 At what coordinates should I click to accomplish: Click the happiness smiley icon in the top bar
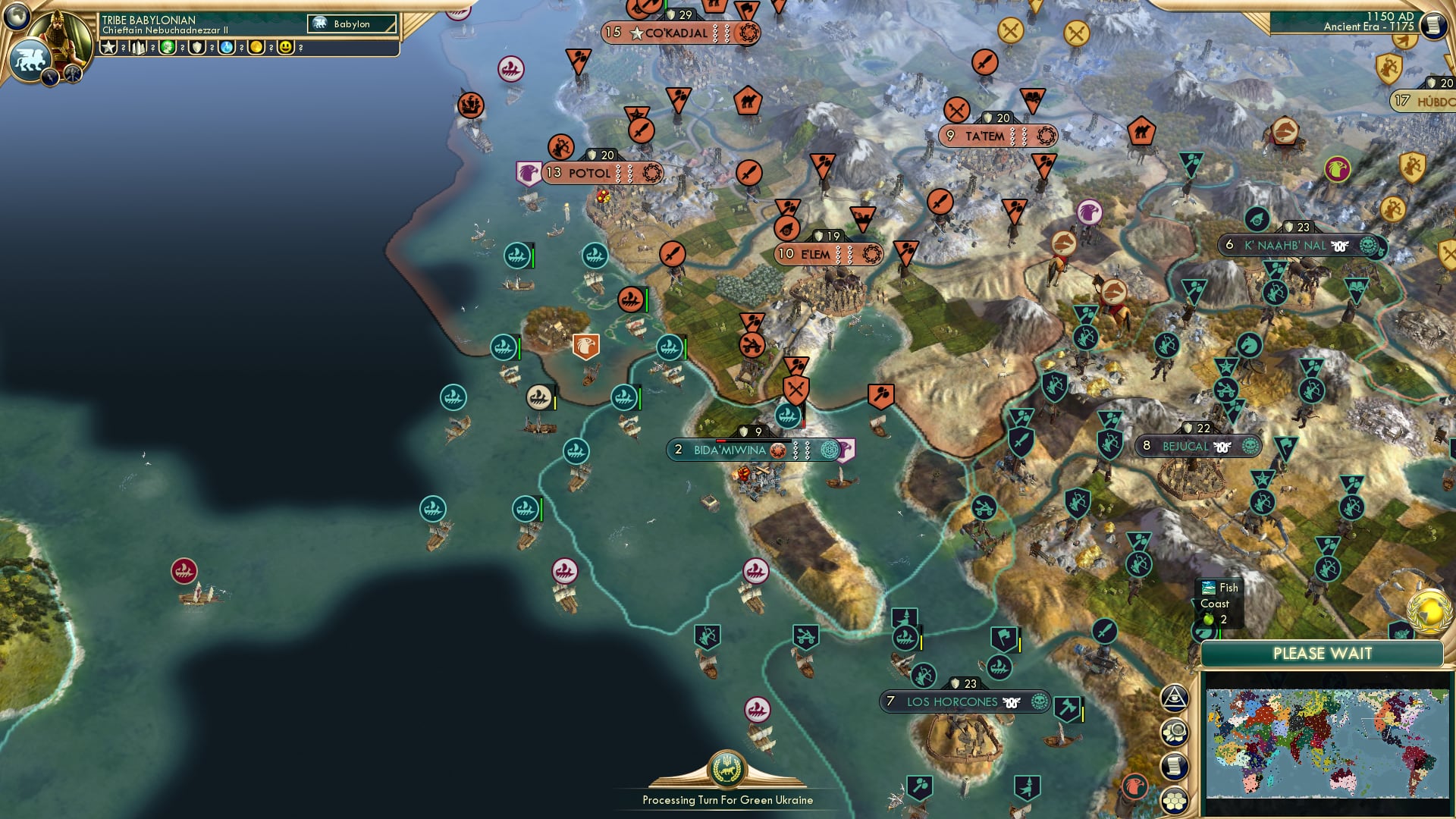285,47
